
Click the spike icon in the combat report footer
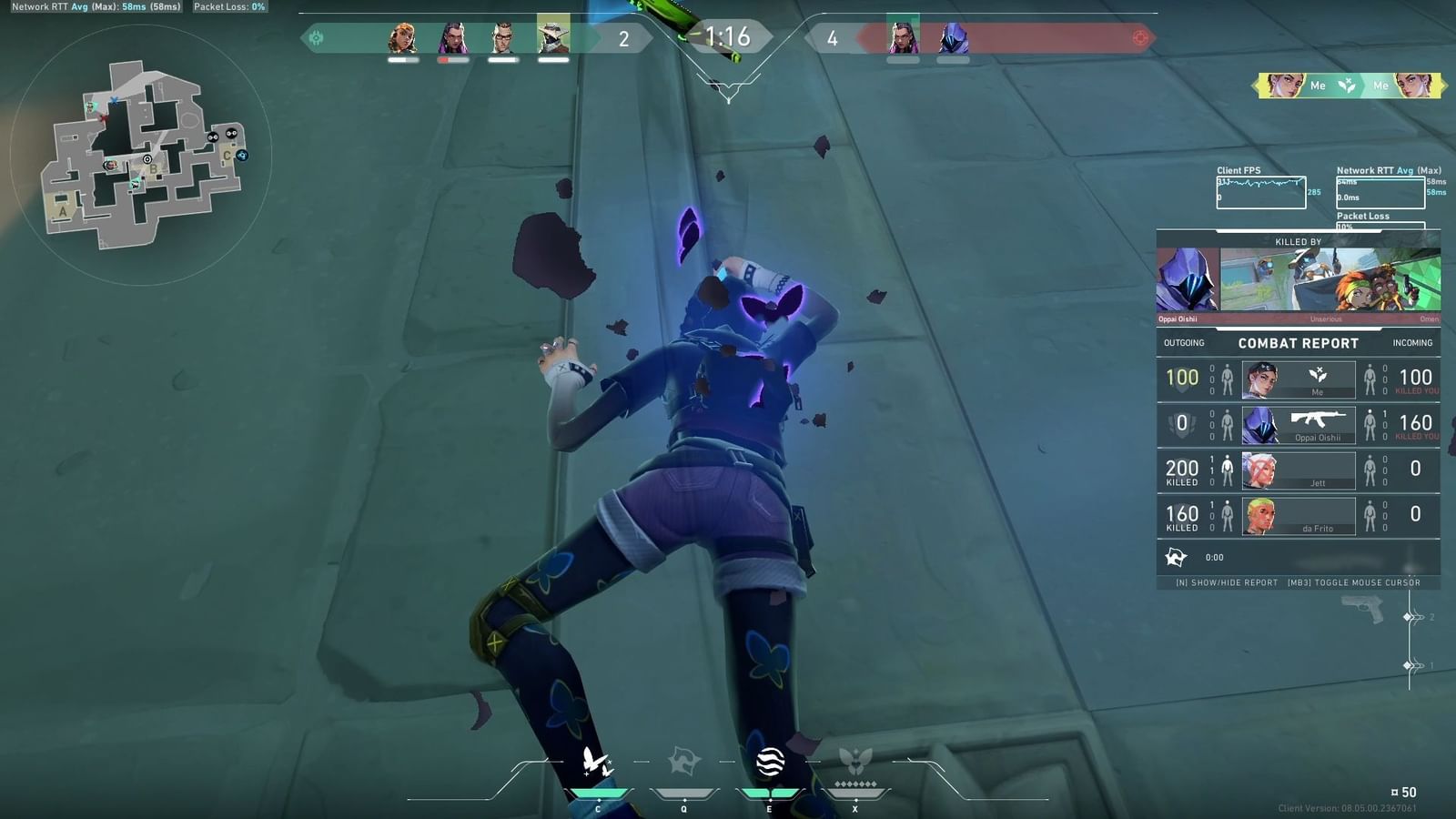1178,555
